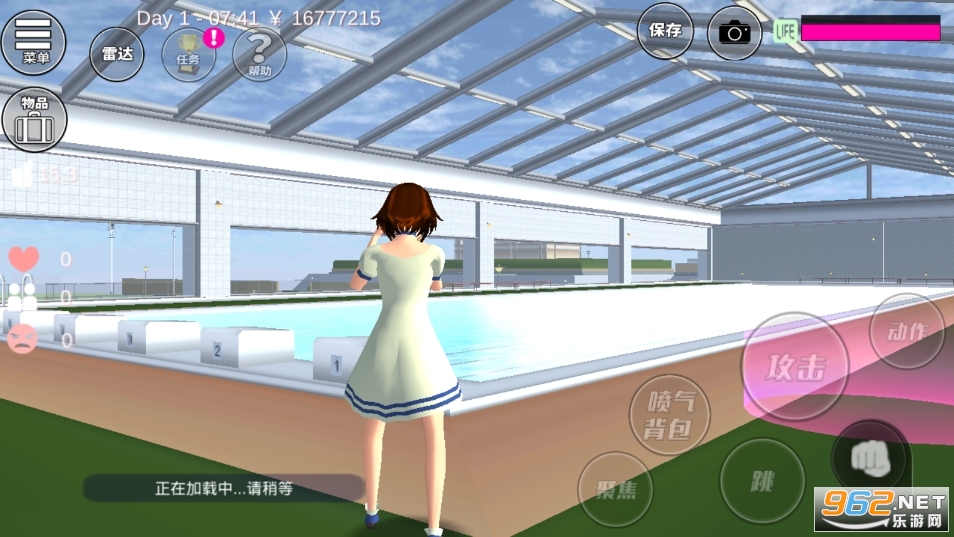Viewport: 954px width, 537px height.
Task: Tap the 跳 jump button
Action: click(762, 481)
